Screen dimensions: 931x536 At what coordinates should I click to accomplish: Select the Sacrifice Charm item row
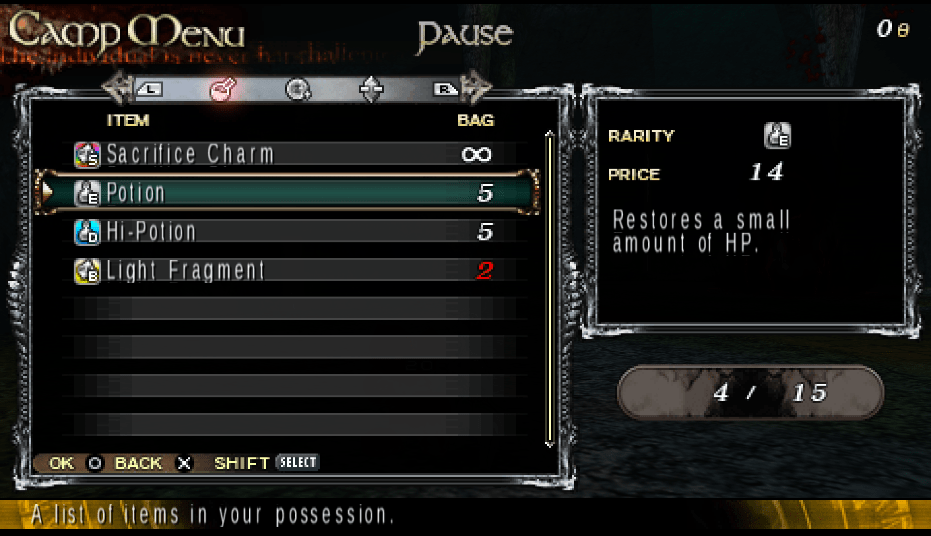pos(285,154)
